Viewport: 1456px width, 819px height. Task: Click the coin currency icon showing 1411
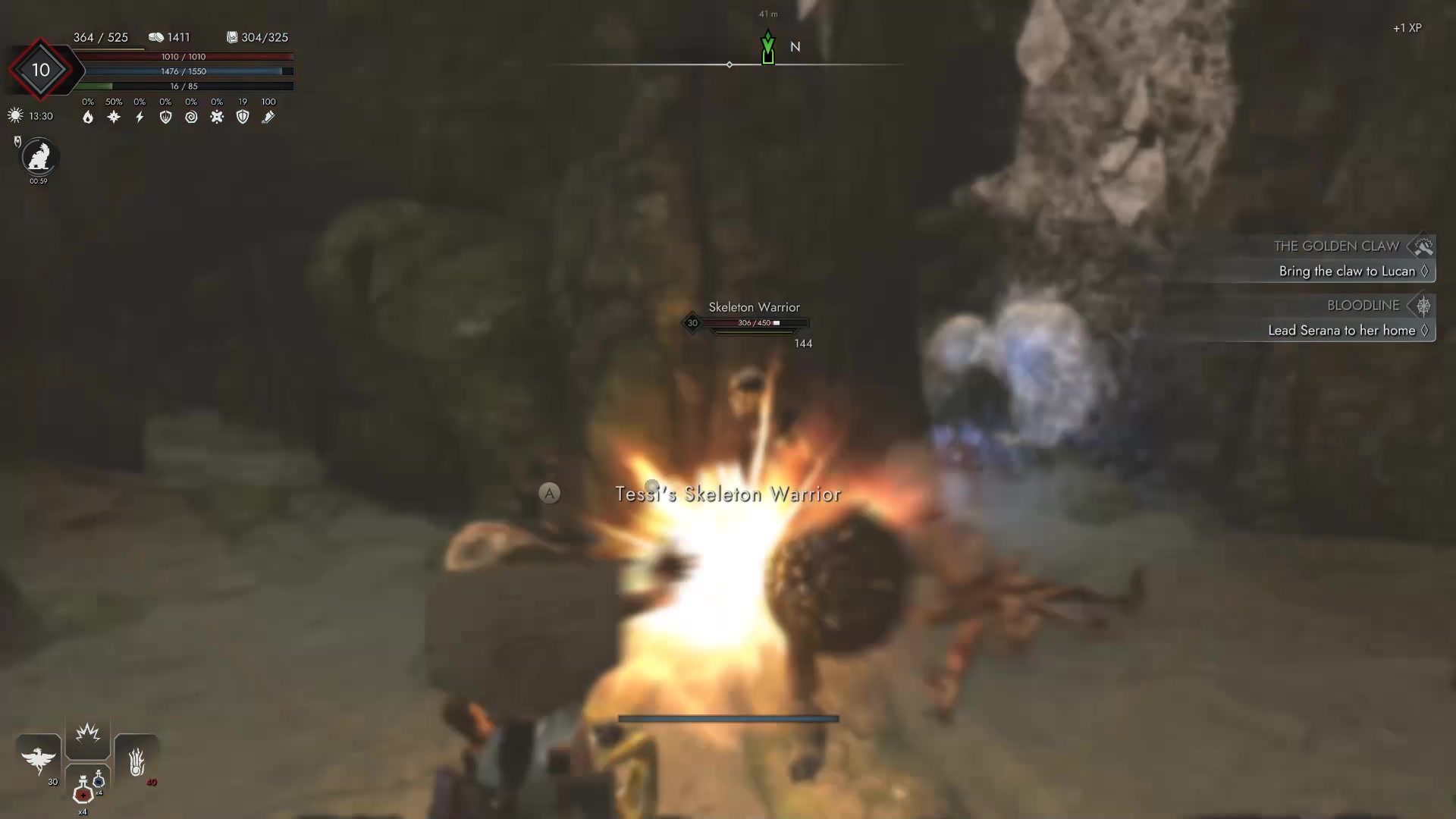(157, 36)
